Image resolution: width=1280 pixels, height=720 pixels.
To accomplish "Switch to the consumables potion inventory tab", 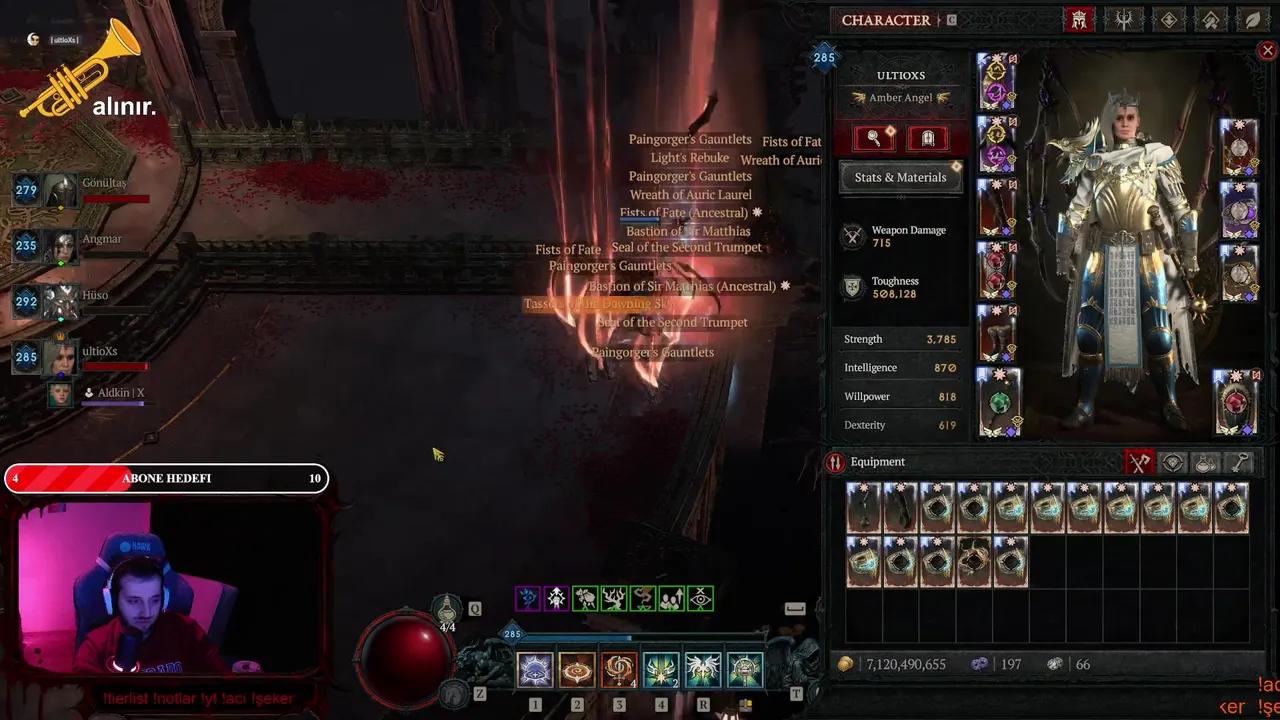I will (x=1206, y=462).
